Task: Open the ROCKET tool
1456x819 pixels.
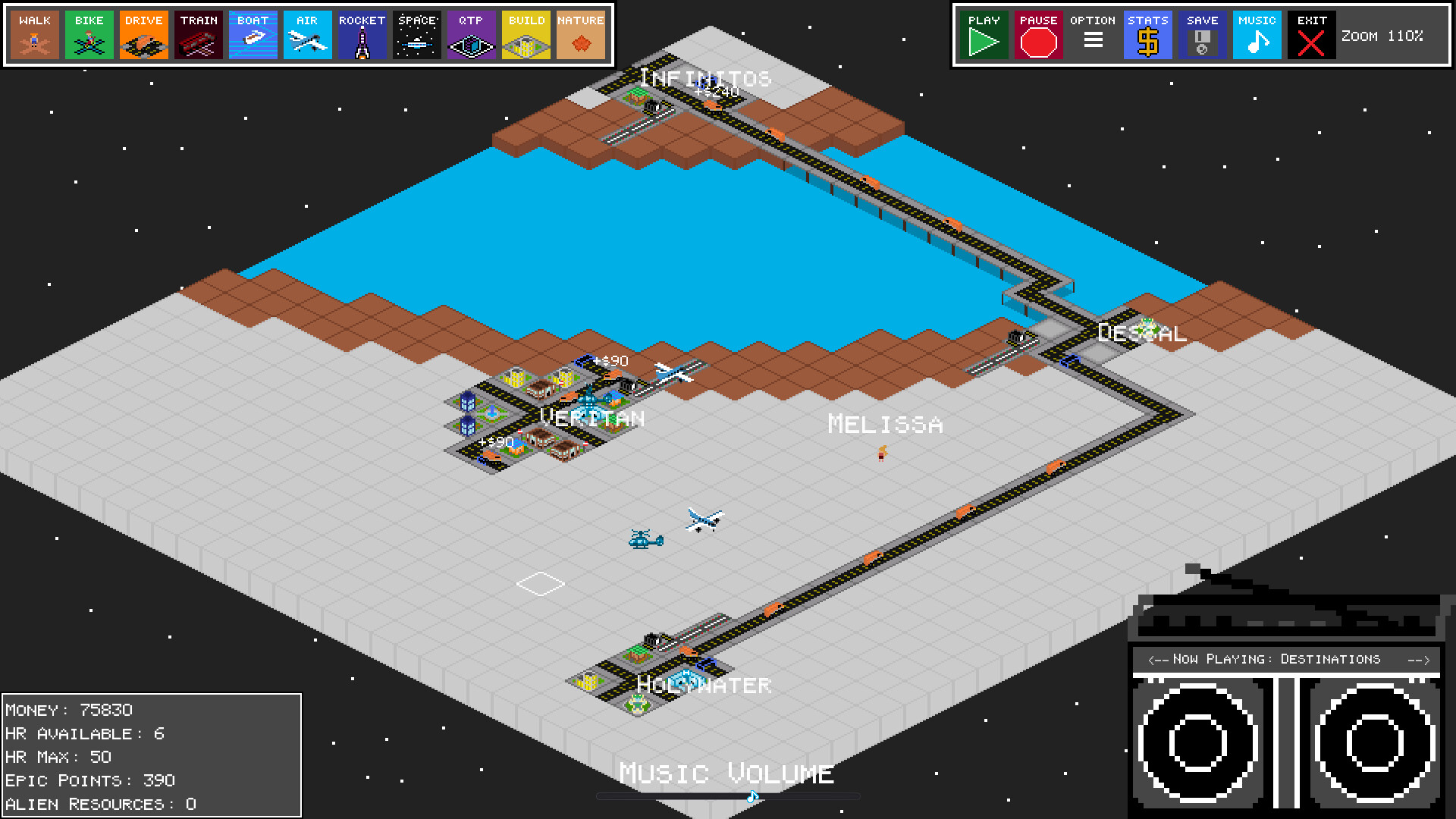Action: (362, 34)
